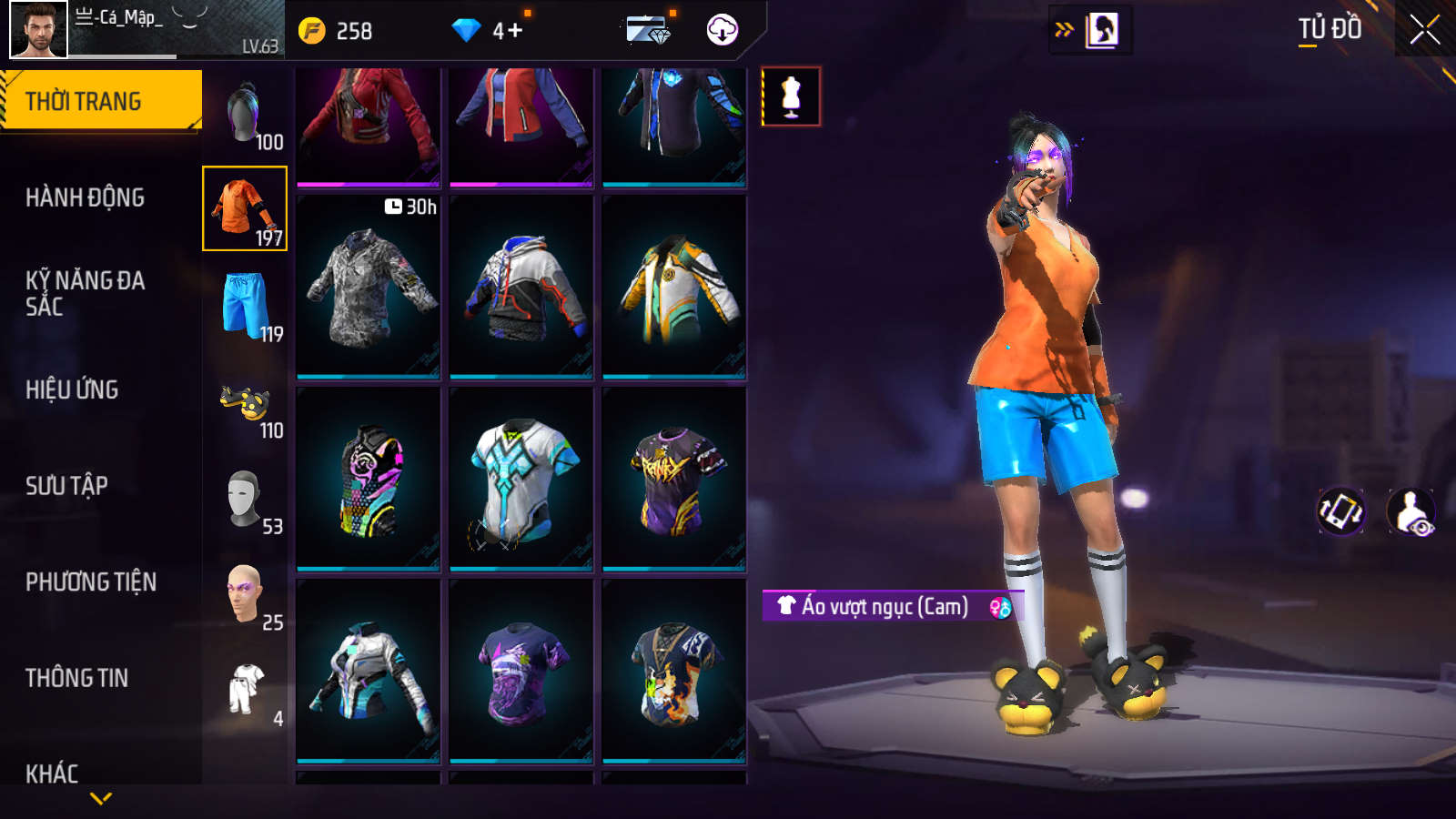Toggle the character visibility eye icon
Image resolution: width=1456 pixels, height=819 pixels.
pos(1410,511)
